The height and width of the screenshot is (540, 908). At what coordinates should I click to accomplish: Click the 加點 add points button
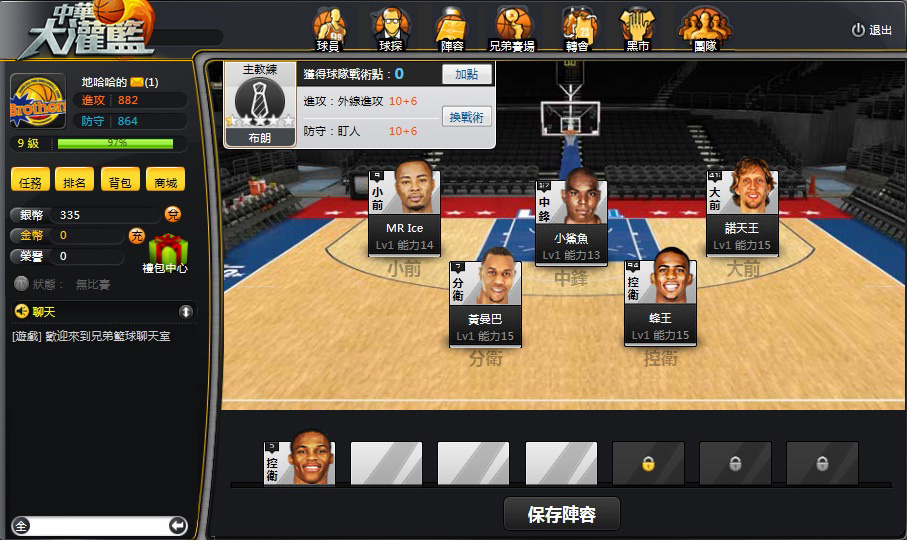click(x=467, y=74)
